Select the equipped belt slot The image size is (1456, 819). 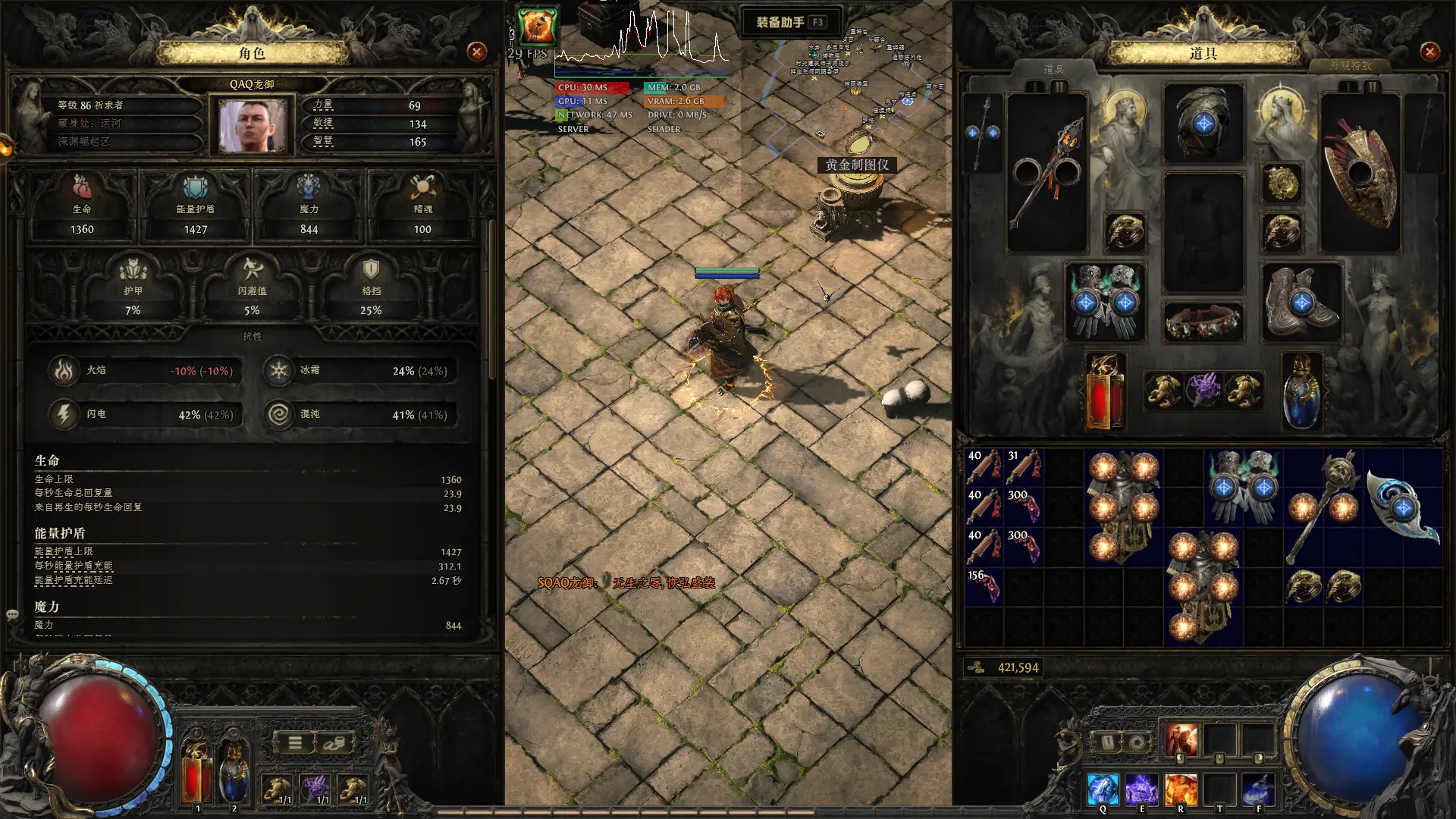point(1203,322)
